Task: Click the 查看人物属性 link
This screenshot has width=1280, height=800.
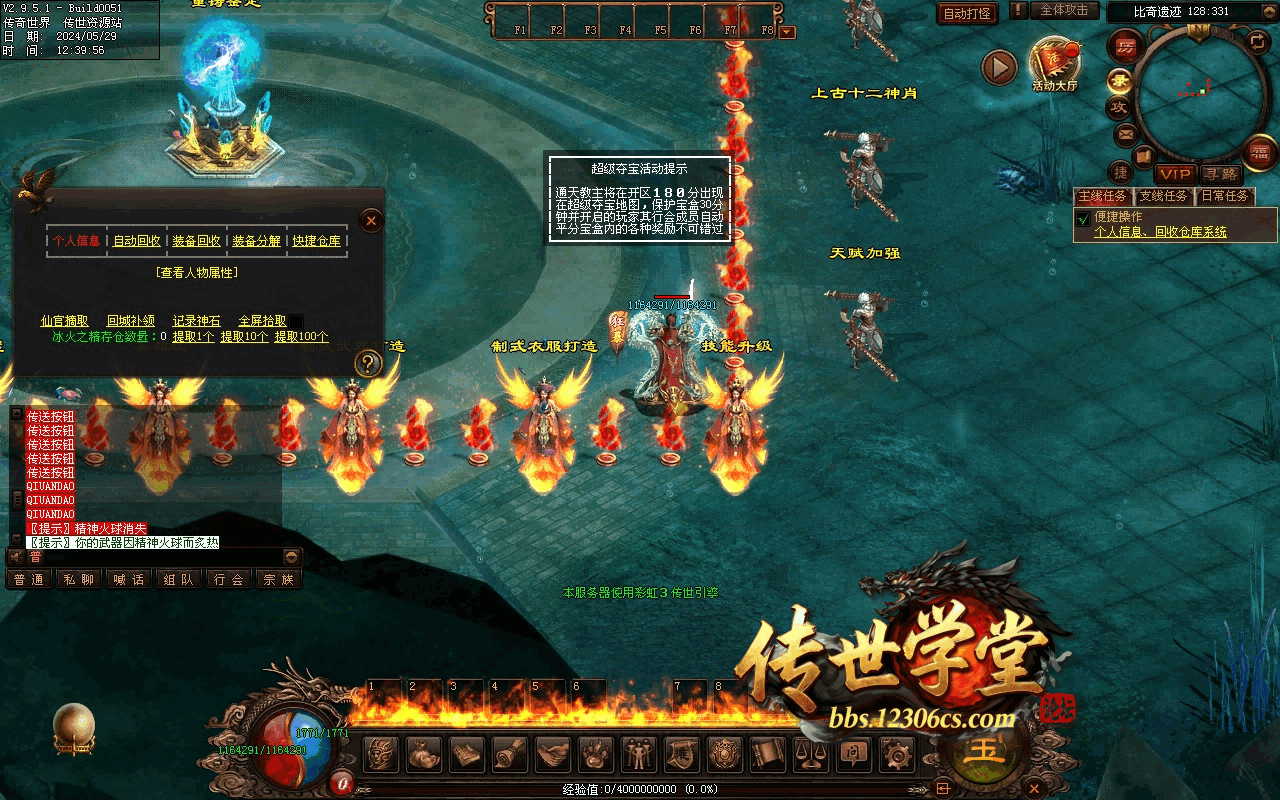Action: click(x=197, y=272)
